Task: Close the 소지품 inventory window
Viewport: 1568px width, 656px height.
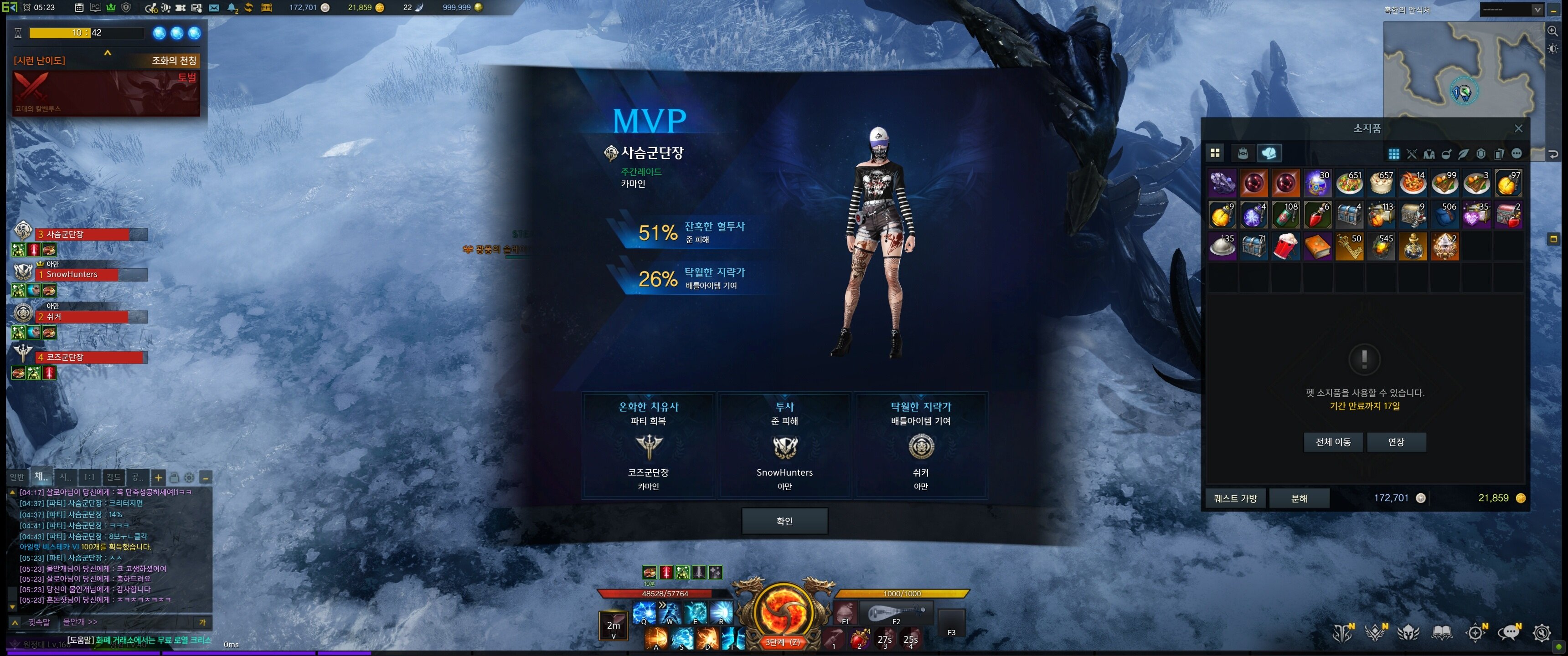Action: (1518, 128)
